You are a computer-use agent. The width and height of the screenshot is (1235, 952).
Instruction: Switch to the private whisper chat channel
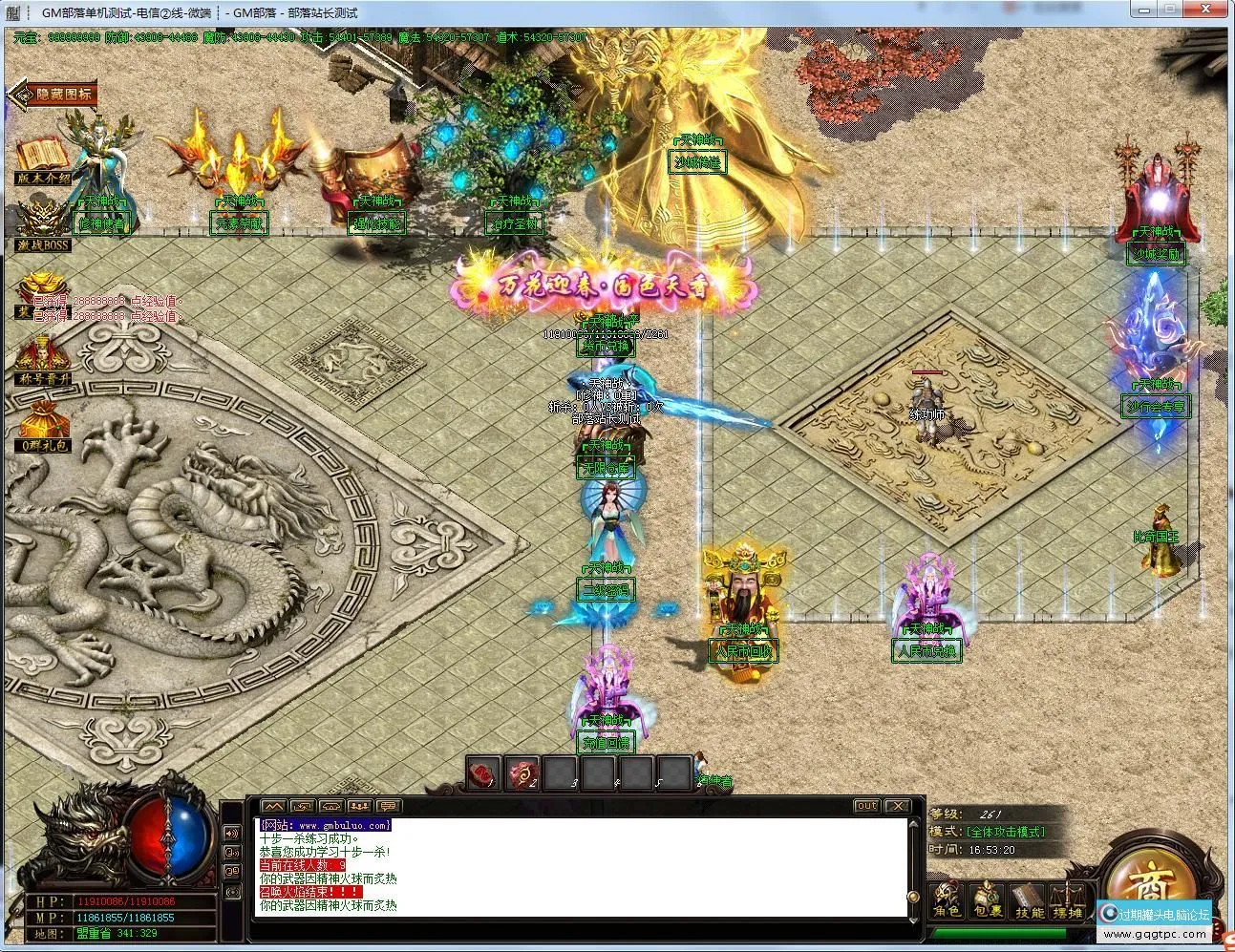coord(303,805)
